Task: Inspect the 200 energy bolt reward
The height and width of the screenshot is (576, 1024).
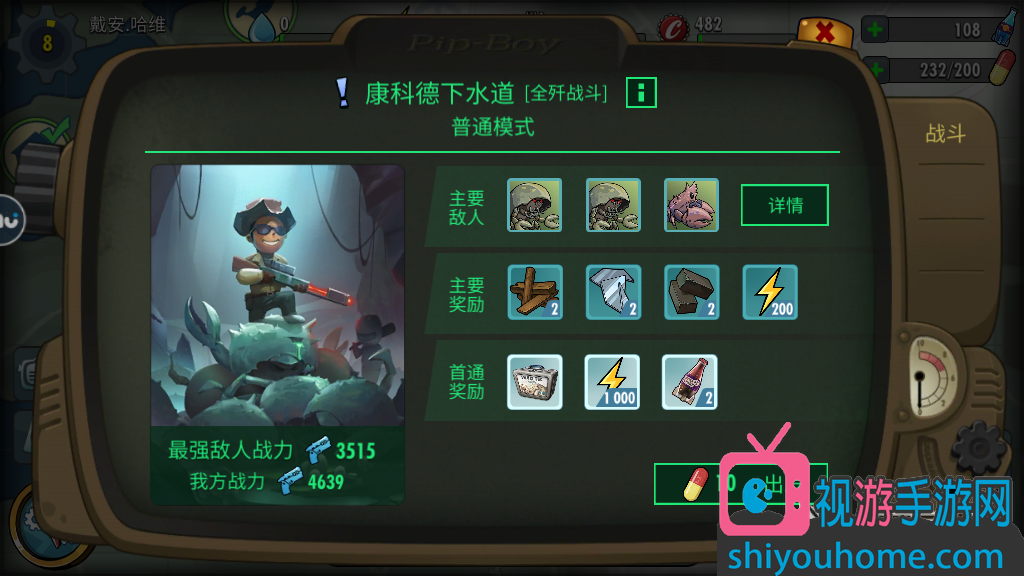Action: (770, 292)
